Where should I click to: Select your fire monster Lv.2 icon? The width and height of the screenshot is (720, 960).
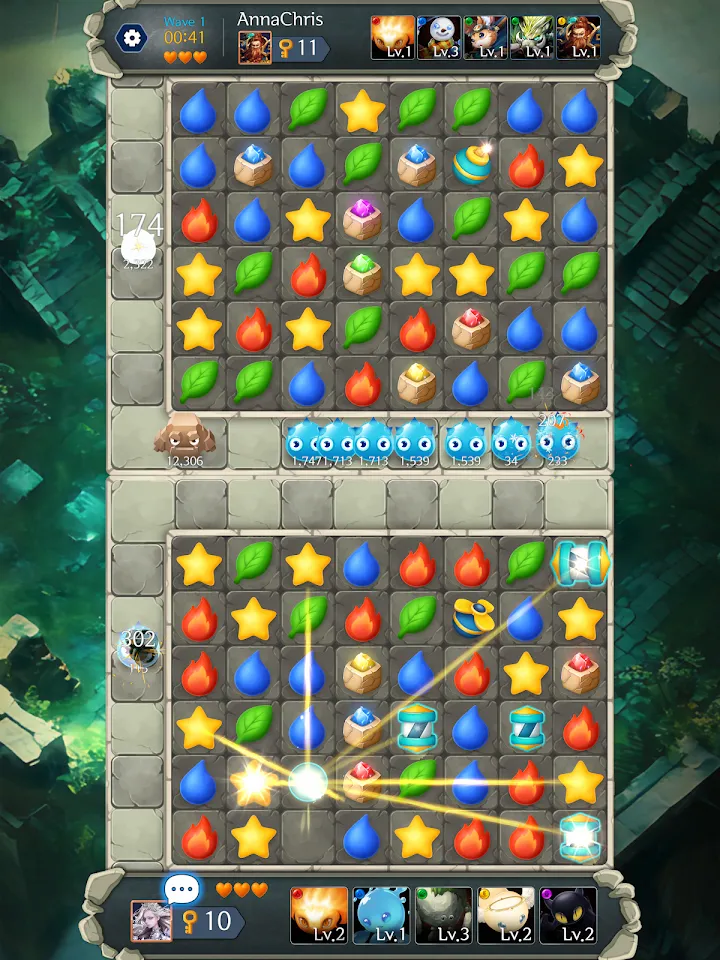point(319,915)
